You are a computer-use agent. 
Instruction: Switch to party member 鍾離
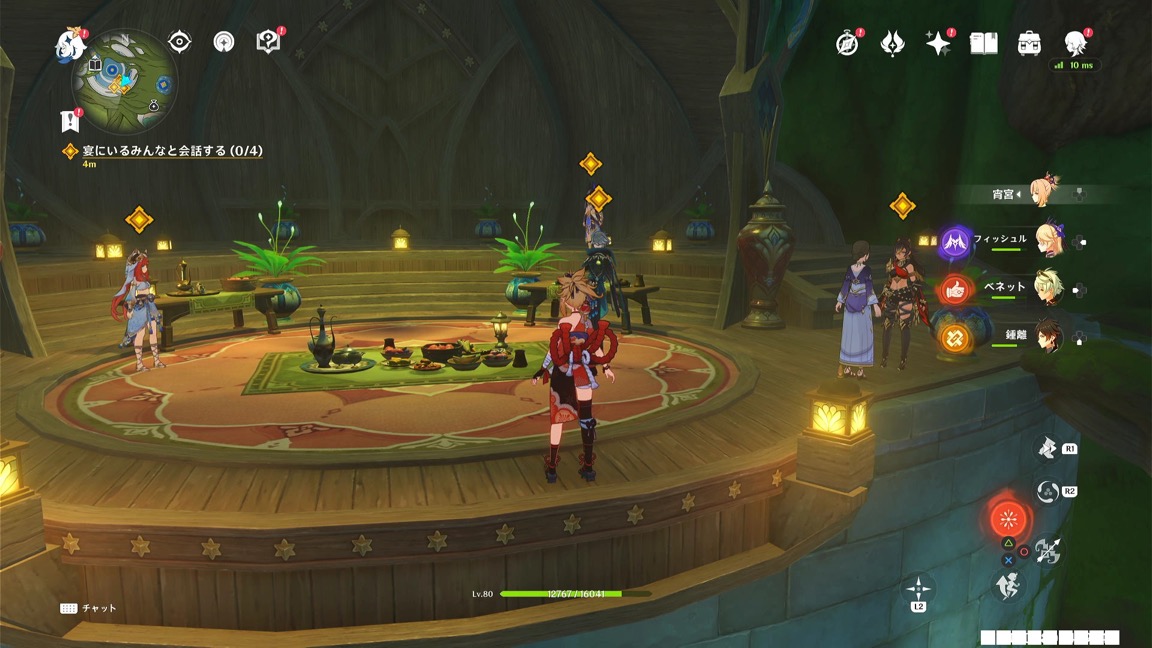click(x=1048, y=334)
